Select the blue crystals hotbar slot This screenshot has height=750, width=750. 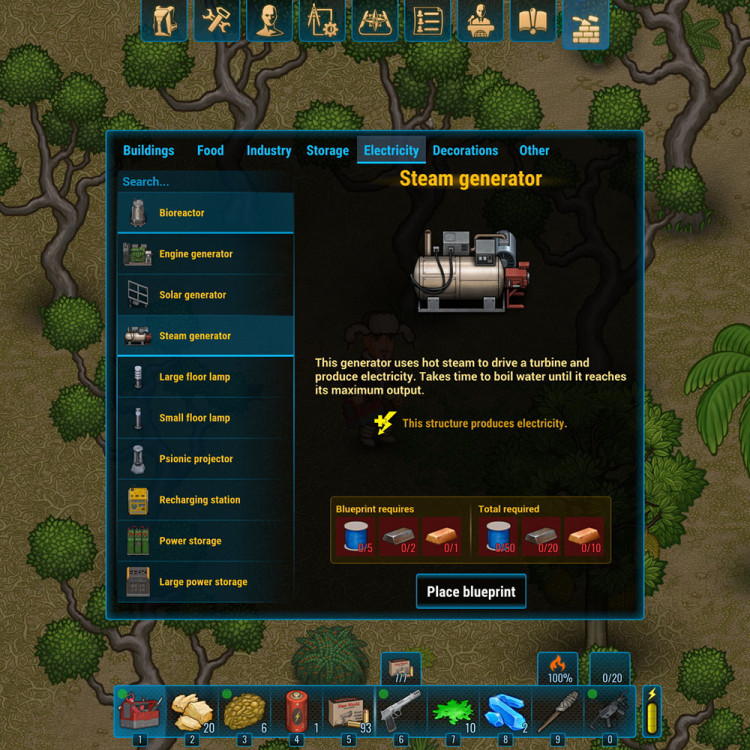point(504,711)
